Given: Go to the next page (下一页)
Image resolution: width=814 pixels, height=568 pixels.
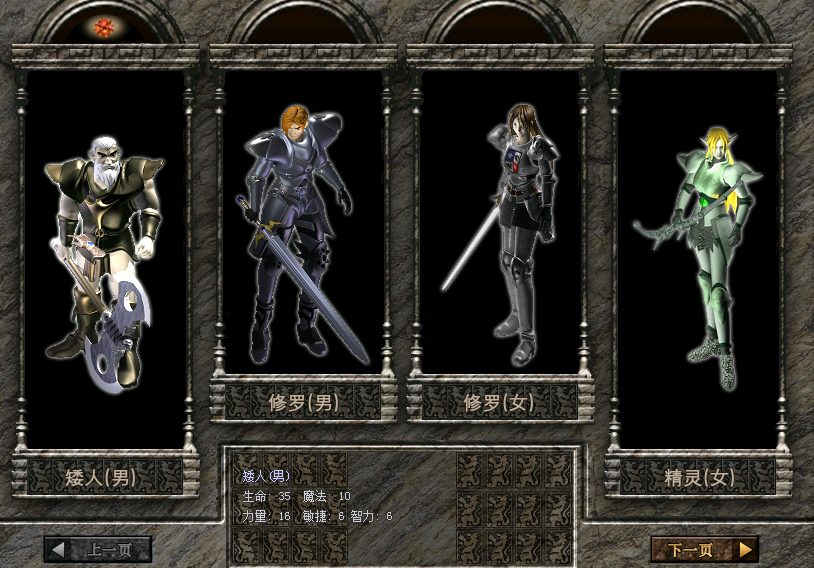Looking at the screenshot, I should pos(704,549).
